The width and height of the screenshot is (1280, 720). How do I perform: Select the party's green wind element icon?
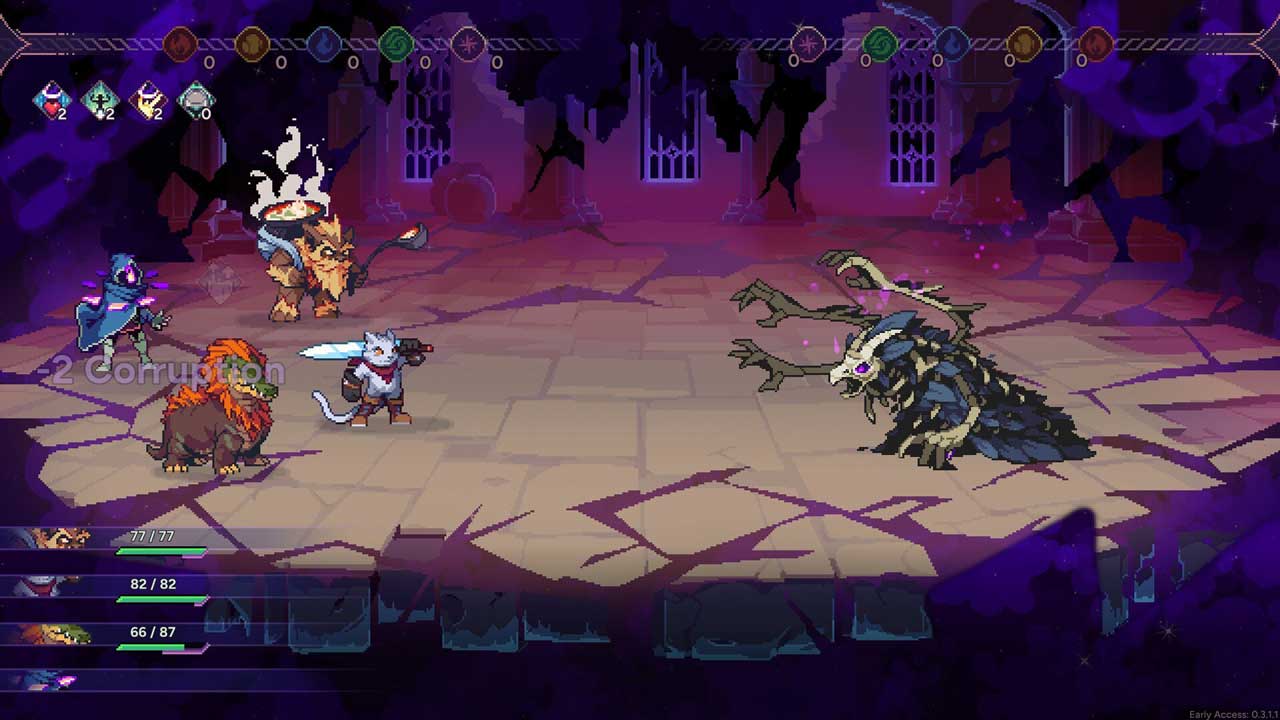coord(396,45)
